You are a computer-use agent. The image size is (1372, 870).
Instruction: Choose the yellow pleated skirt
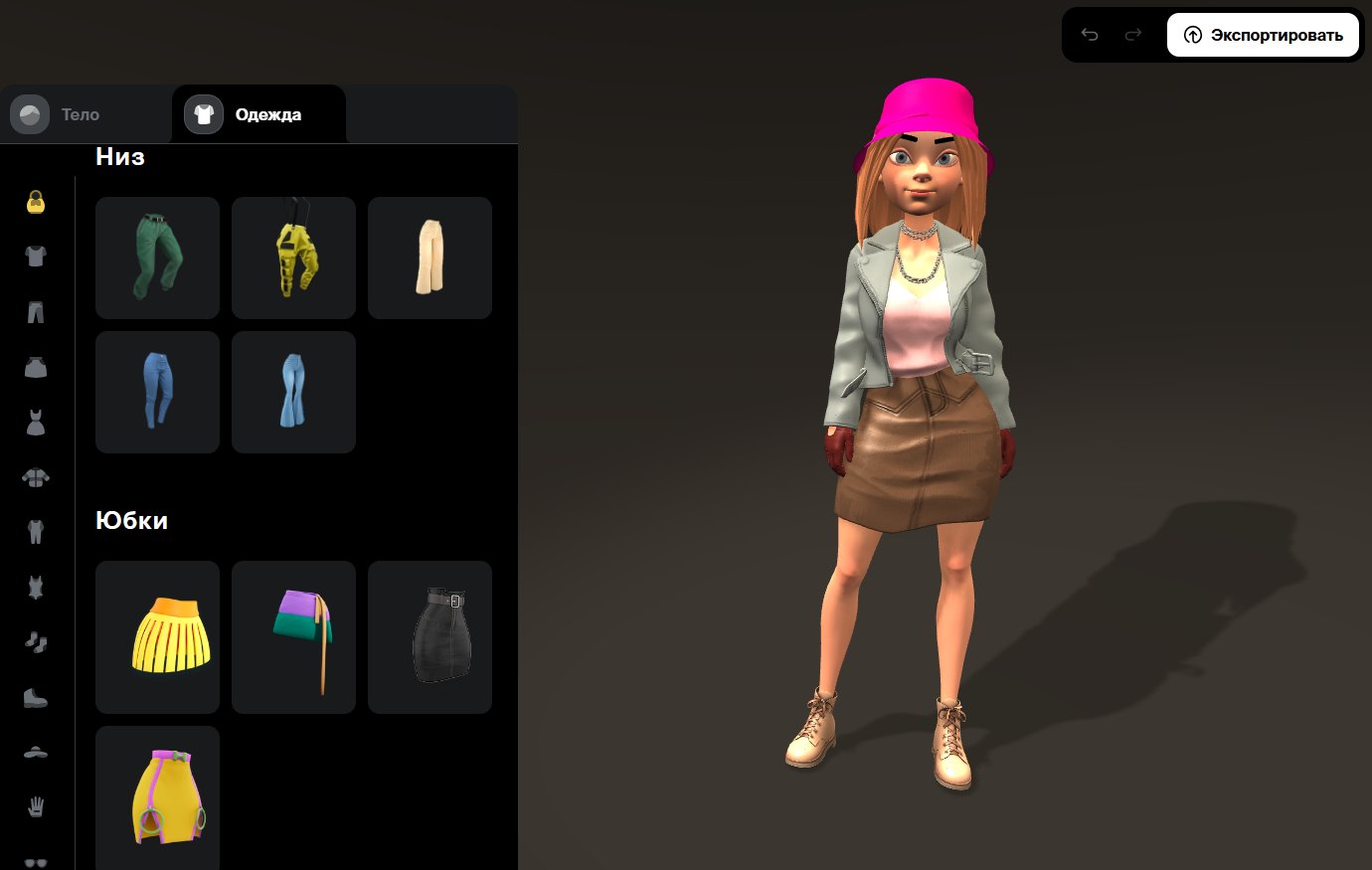157,636
